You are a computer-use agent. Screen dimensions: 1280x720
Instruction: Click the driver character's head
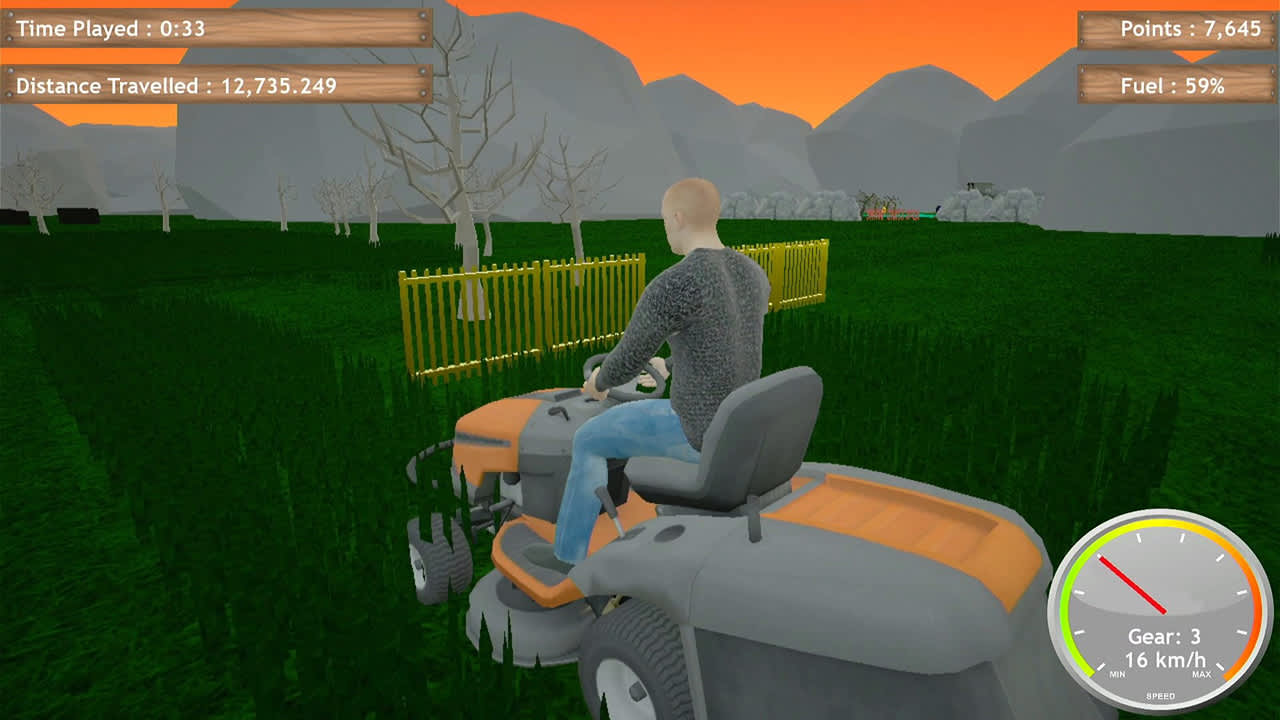[x=690, y=210]
